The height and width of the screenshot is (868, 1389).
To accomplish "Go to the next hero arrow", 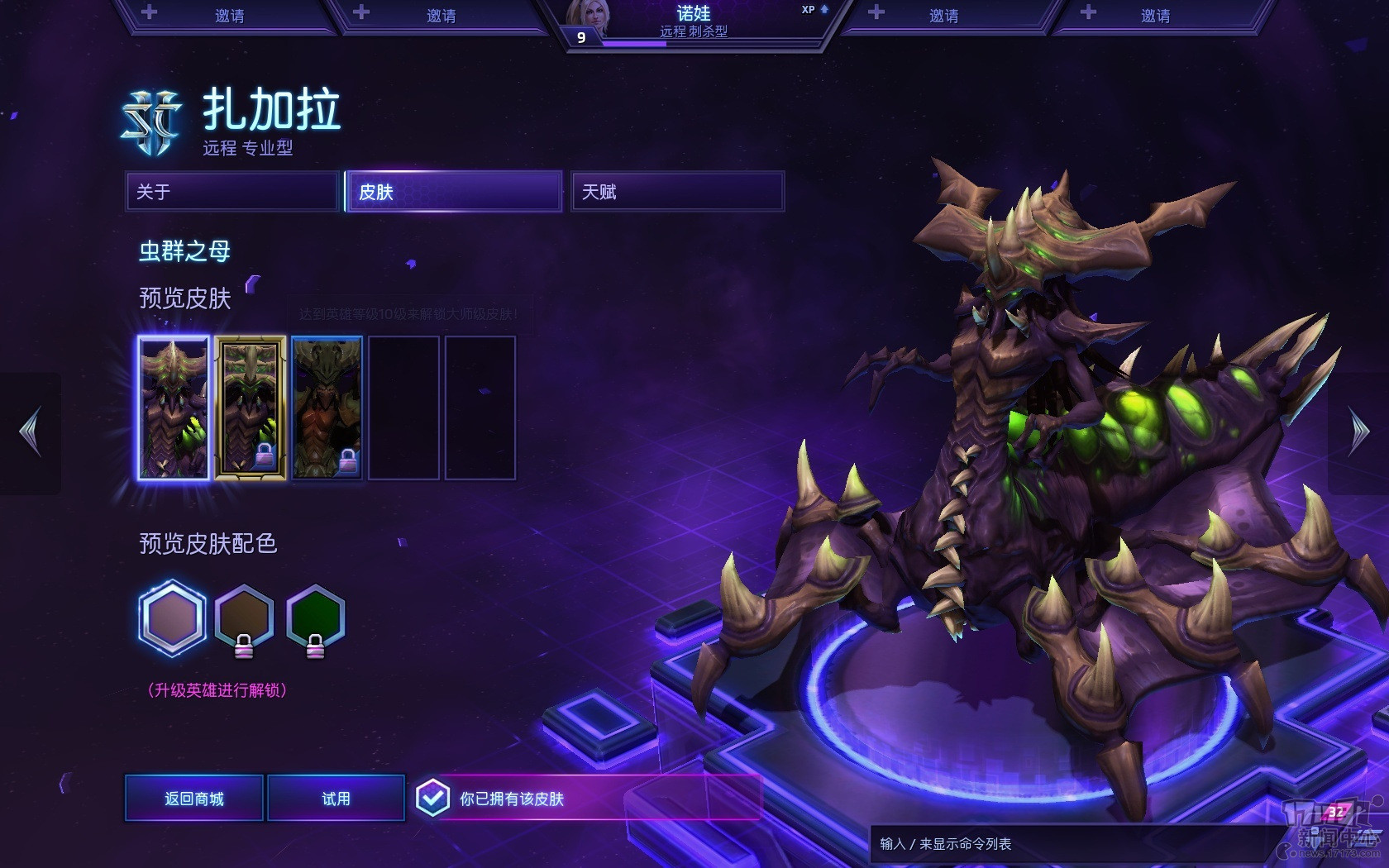I will pyautogui.click(x=1358, y=432).
